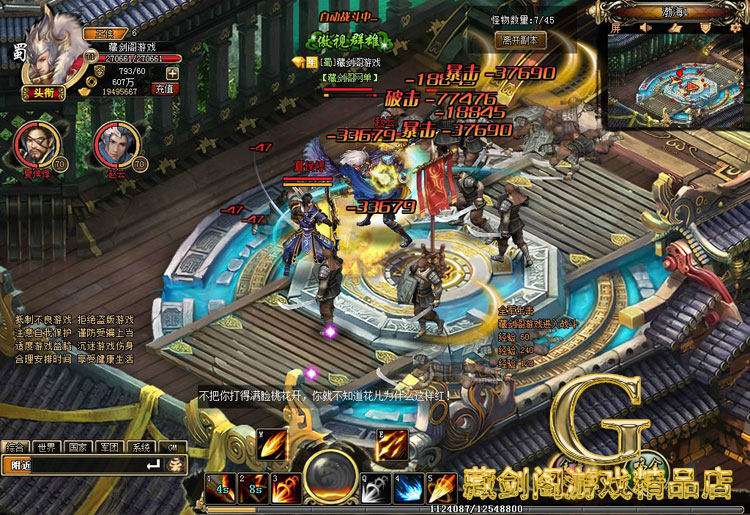Activate the blue ice skill in slot 4
This screenshot has width=750, height=515.
click(405, 488)
